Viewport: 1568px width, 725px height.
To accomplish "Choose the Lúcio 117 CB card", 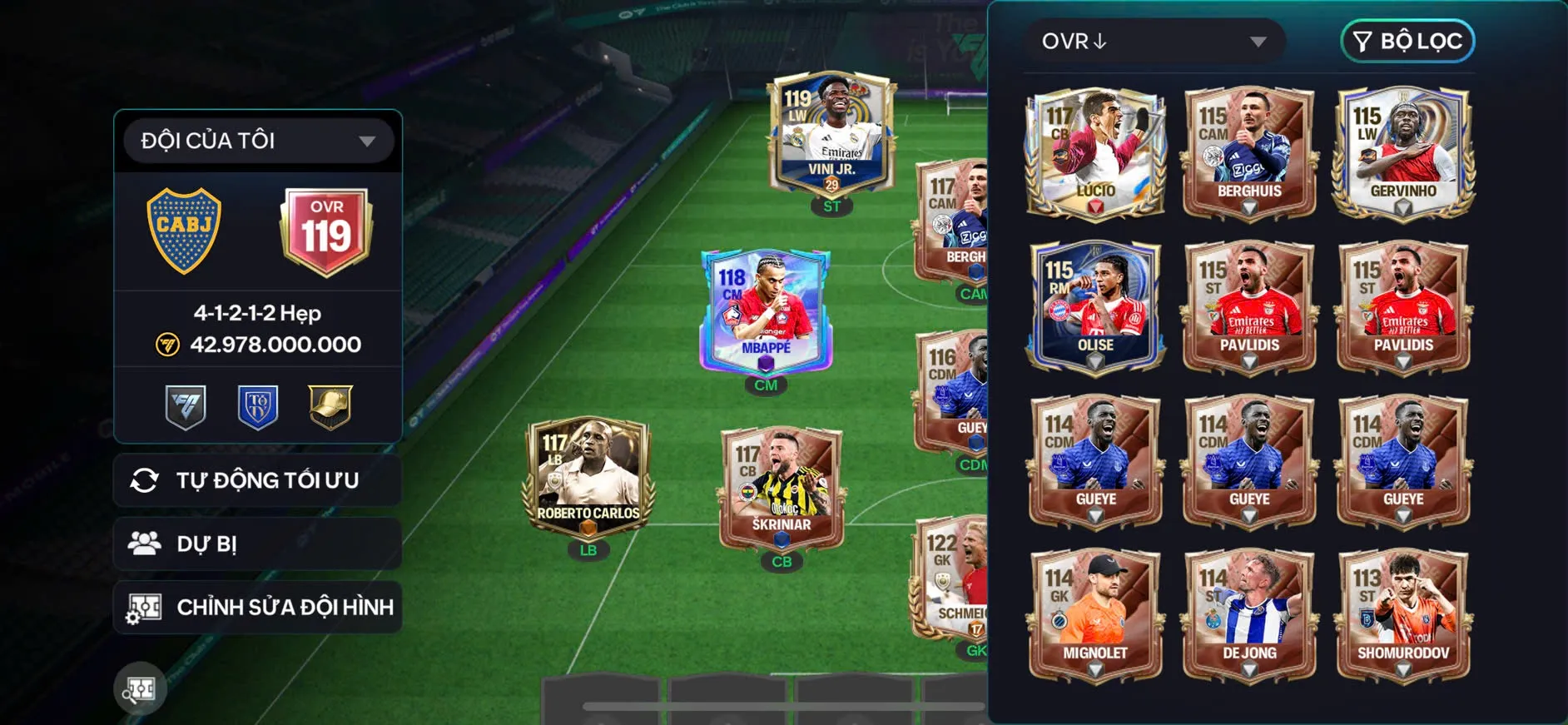I will tap(1095, 154).
